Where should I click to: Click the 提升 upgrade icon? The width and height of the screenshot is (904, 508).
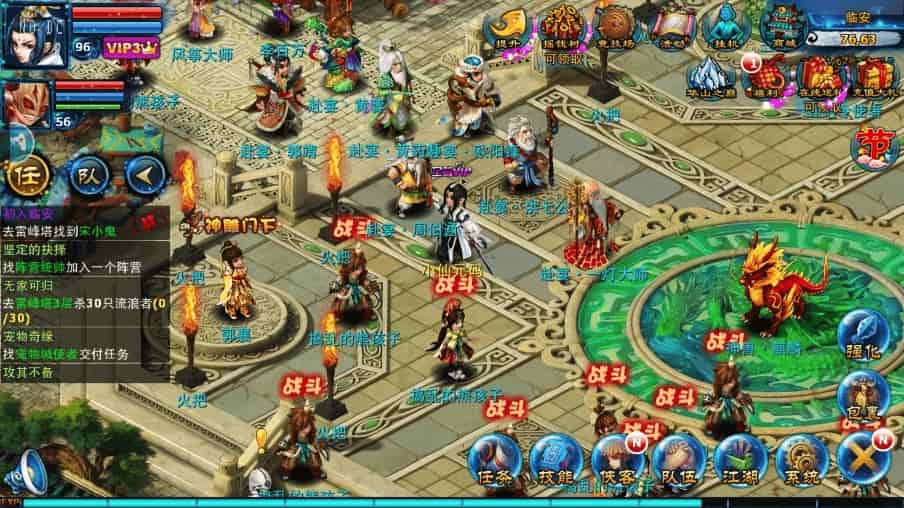(x=507, y=26)
